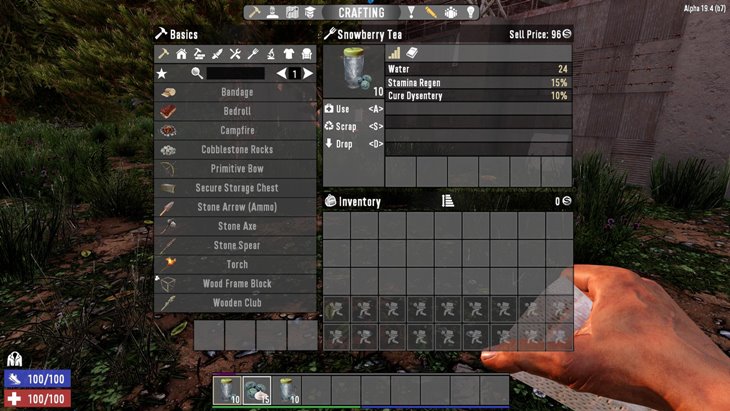The width and height of the screenshot is (730, 411).
Task: Choose the Torch recipe
Action: (x=236, y=264)
